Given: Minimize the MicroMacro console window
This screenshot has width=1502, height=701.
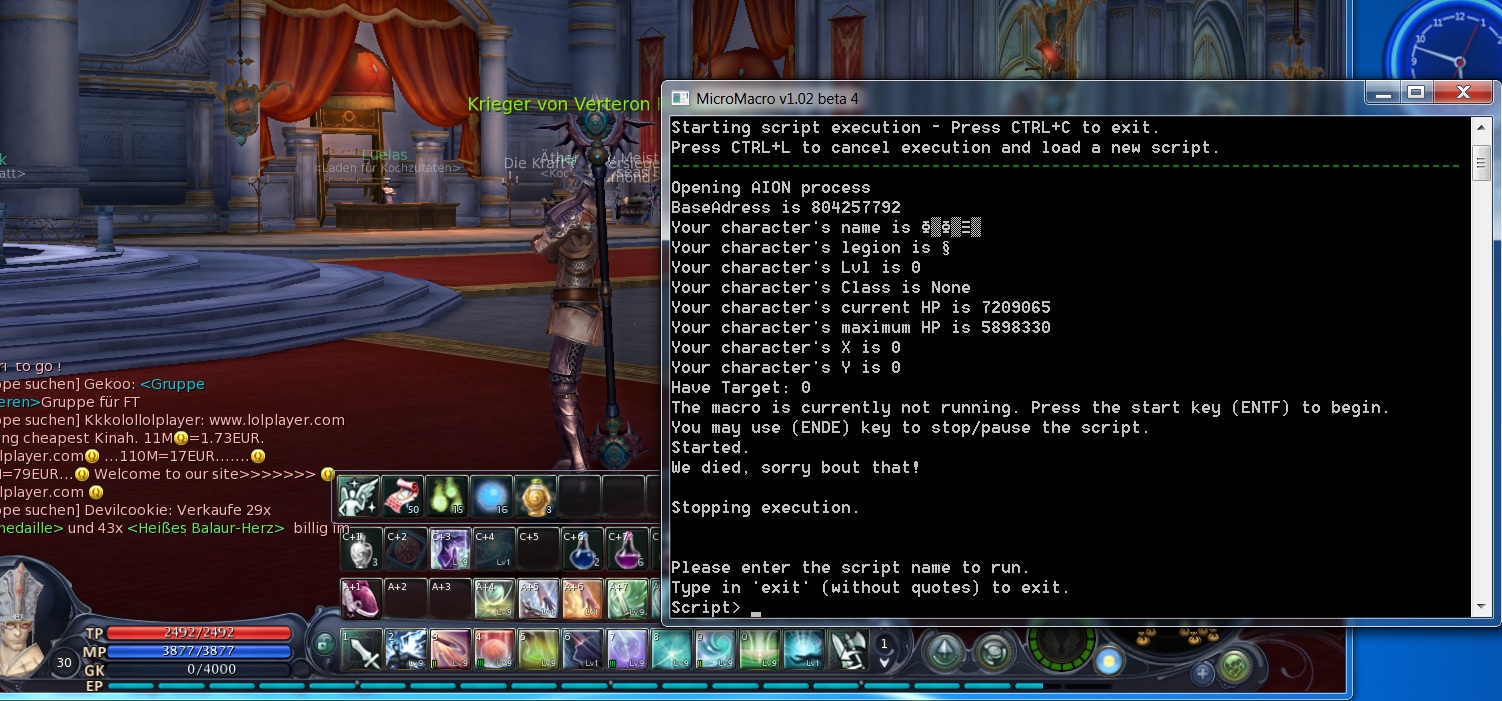Looking at the screenshot, I should [x=1383, y=93].
